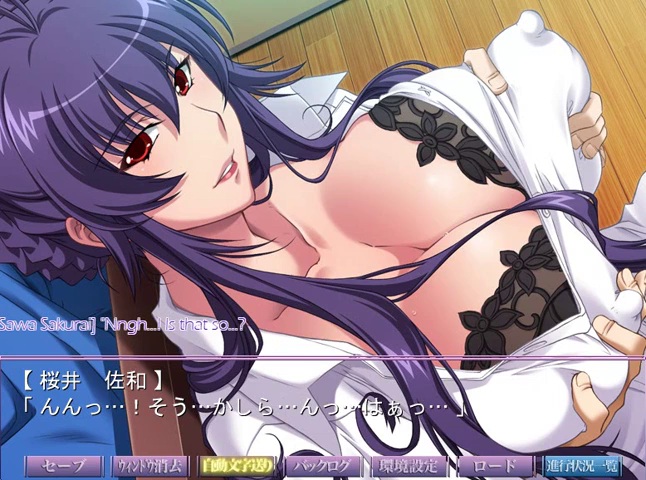The width and height of the screenshot is (646, 480).
Task: Show the 進行状況一覧 progress list
Action: click(582, 466)
